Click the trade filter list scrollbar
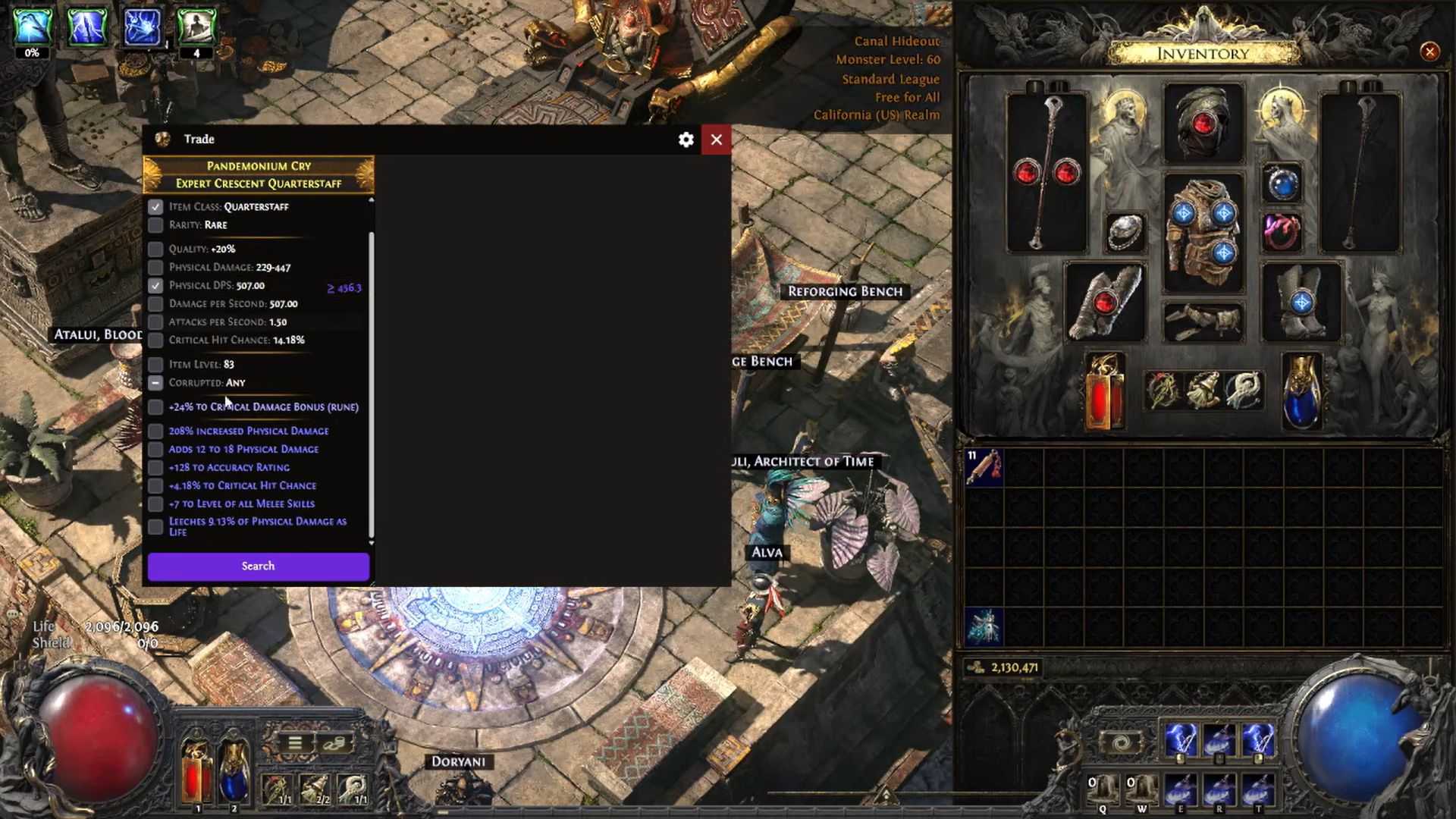Screen dimensions: 1456x819 (371, 372)
